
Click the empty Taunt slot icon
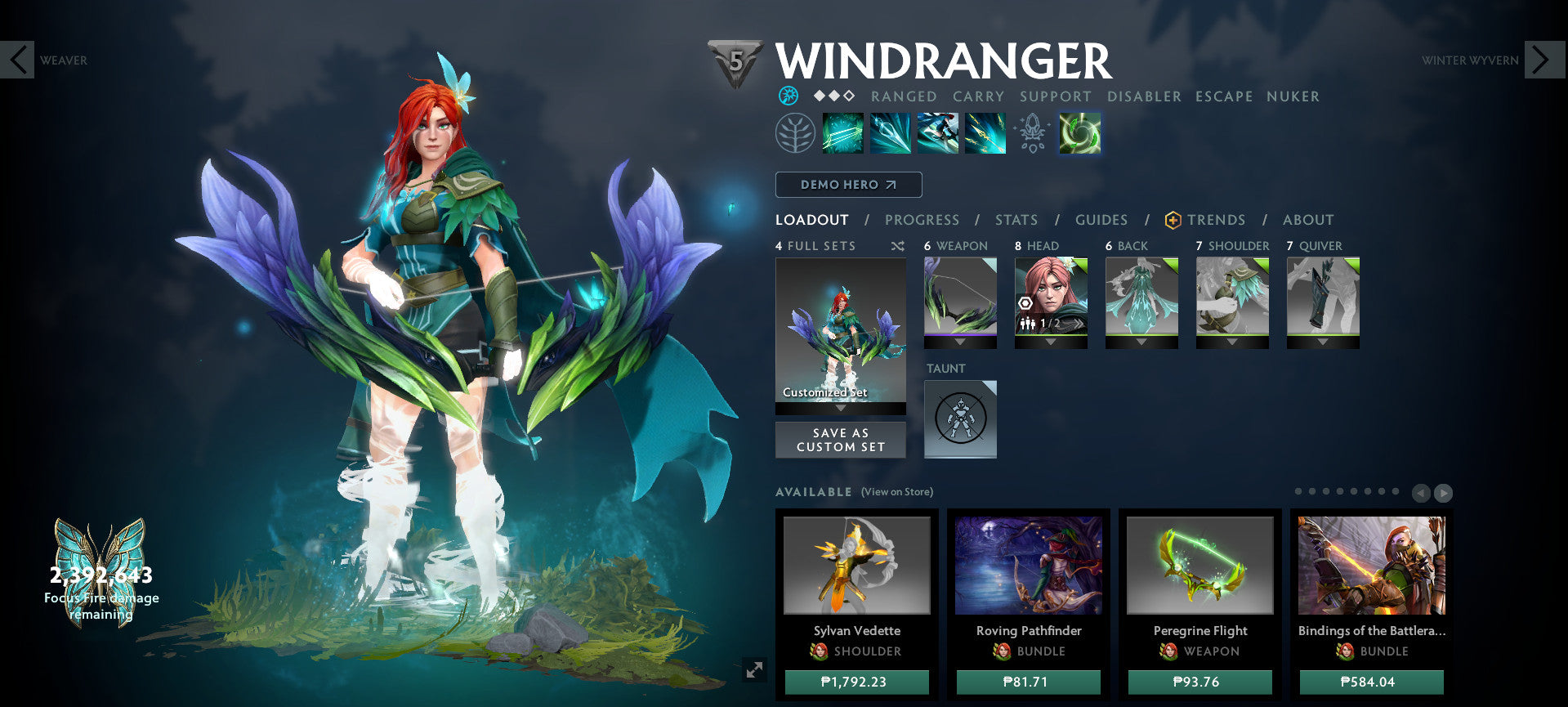coord(959,418)
